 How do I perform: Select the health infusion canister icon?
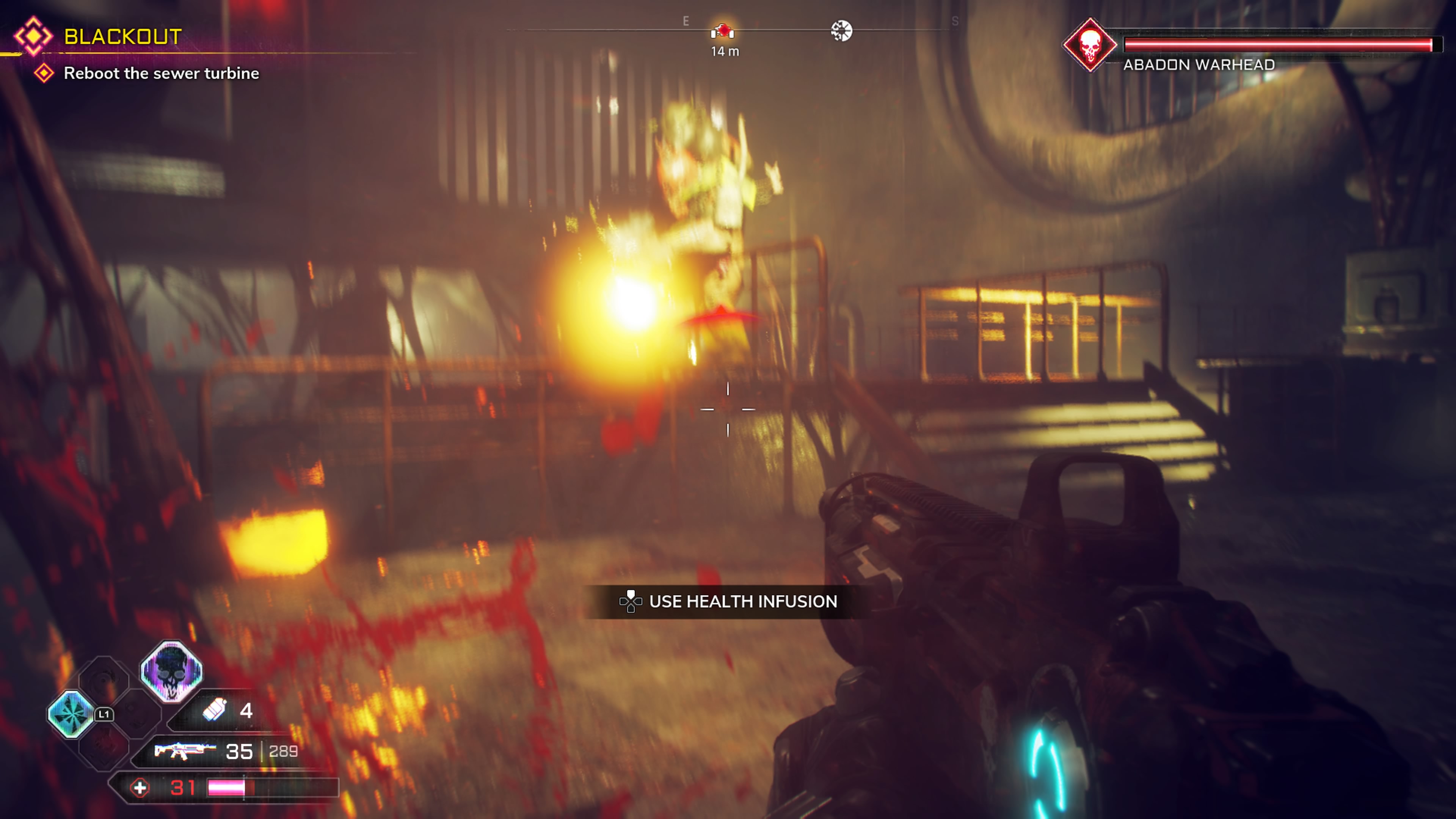coord(215,711)
